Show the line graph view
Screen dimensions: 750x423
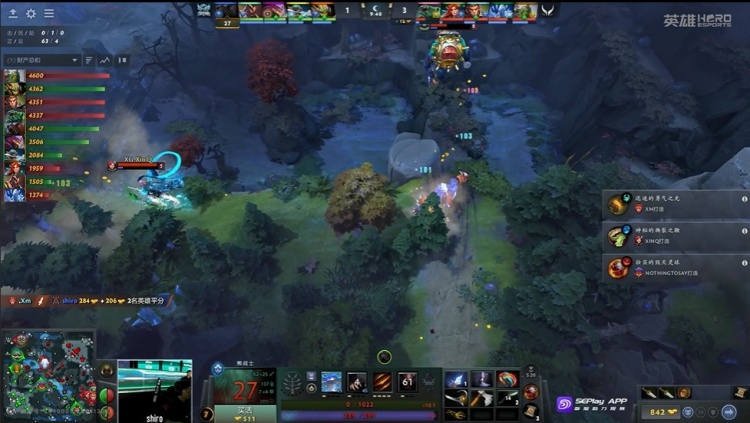tap(104, 60)
